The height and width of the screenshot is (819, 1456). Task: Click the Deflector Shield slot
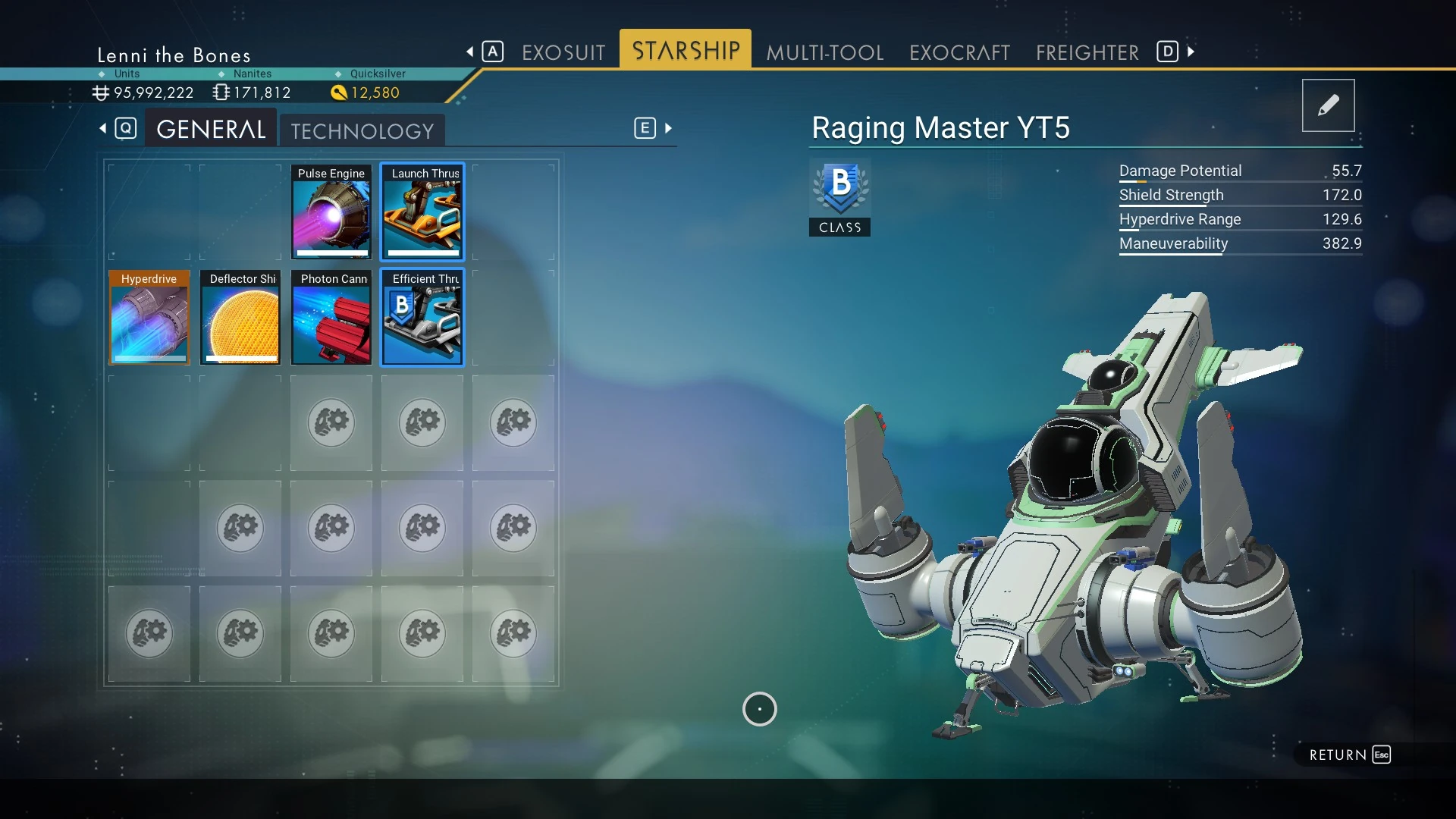pyautogui.click(x=240, y=318)
